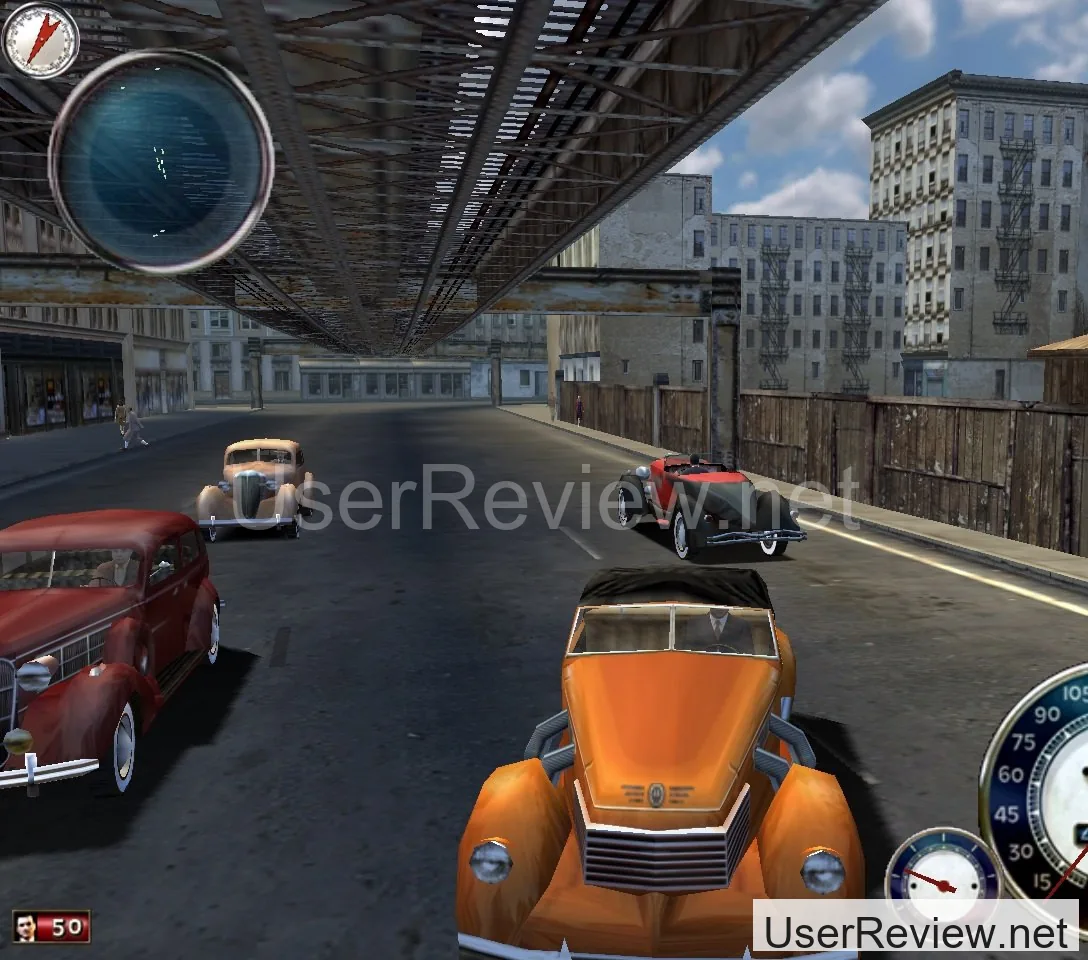Screen dimensions: 1088x960
Task: Click the circular radar minimap
Action: coord(161,160)
